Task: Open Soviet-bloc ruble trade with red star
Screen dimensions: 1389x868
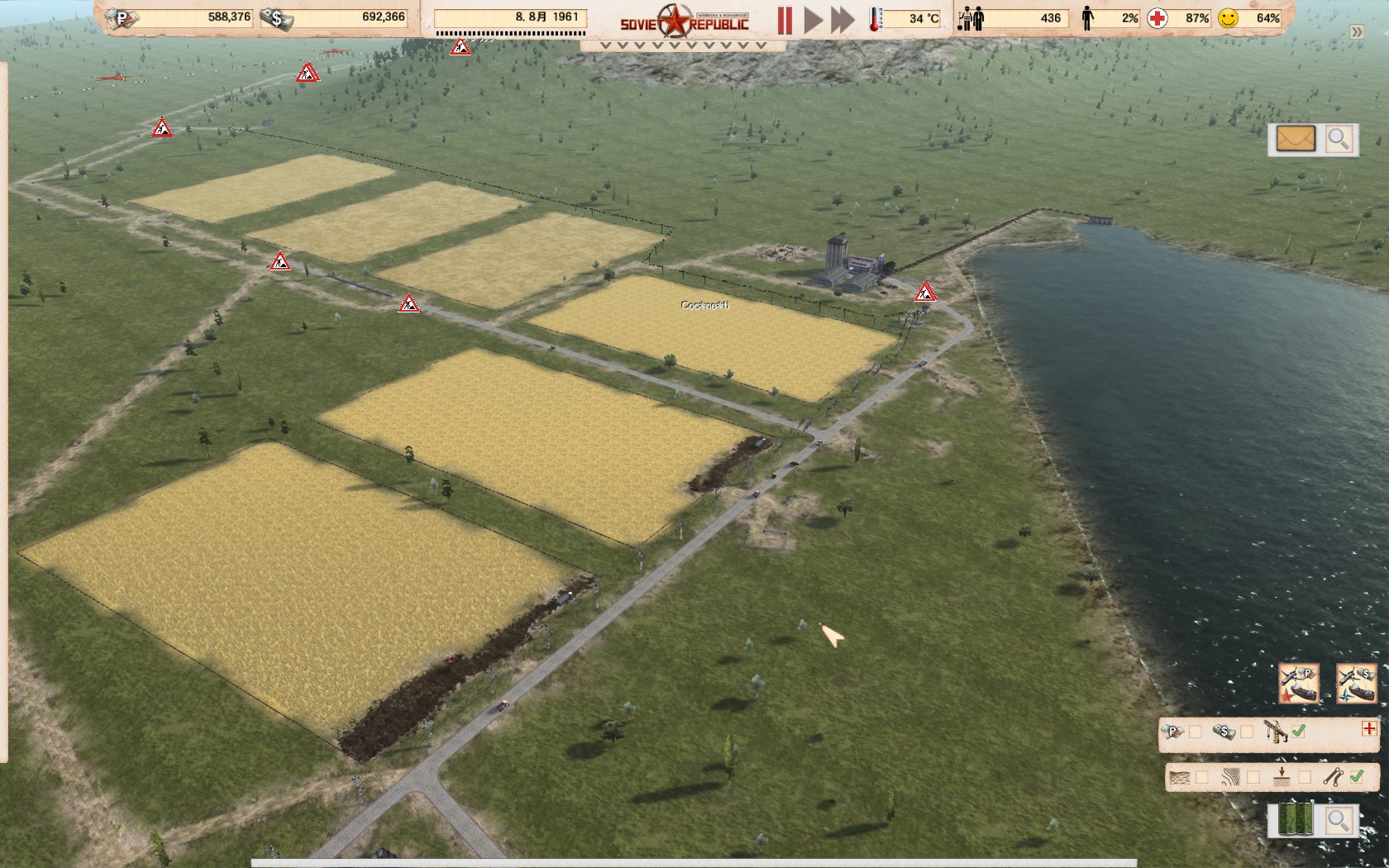Action: tap(1299, 684)
